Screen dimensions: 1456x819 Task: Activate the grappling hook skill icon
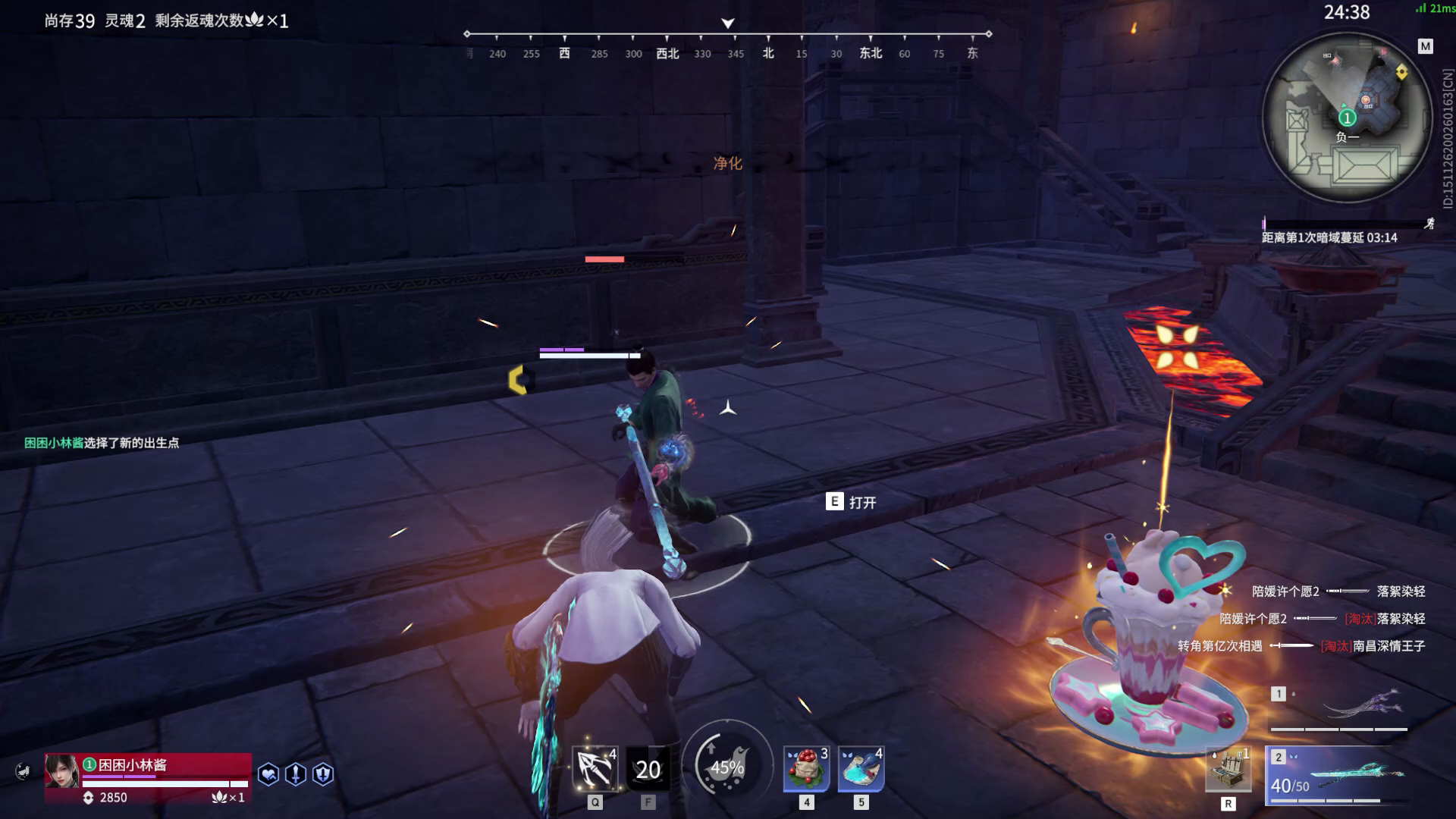(595, 769)
